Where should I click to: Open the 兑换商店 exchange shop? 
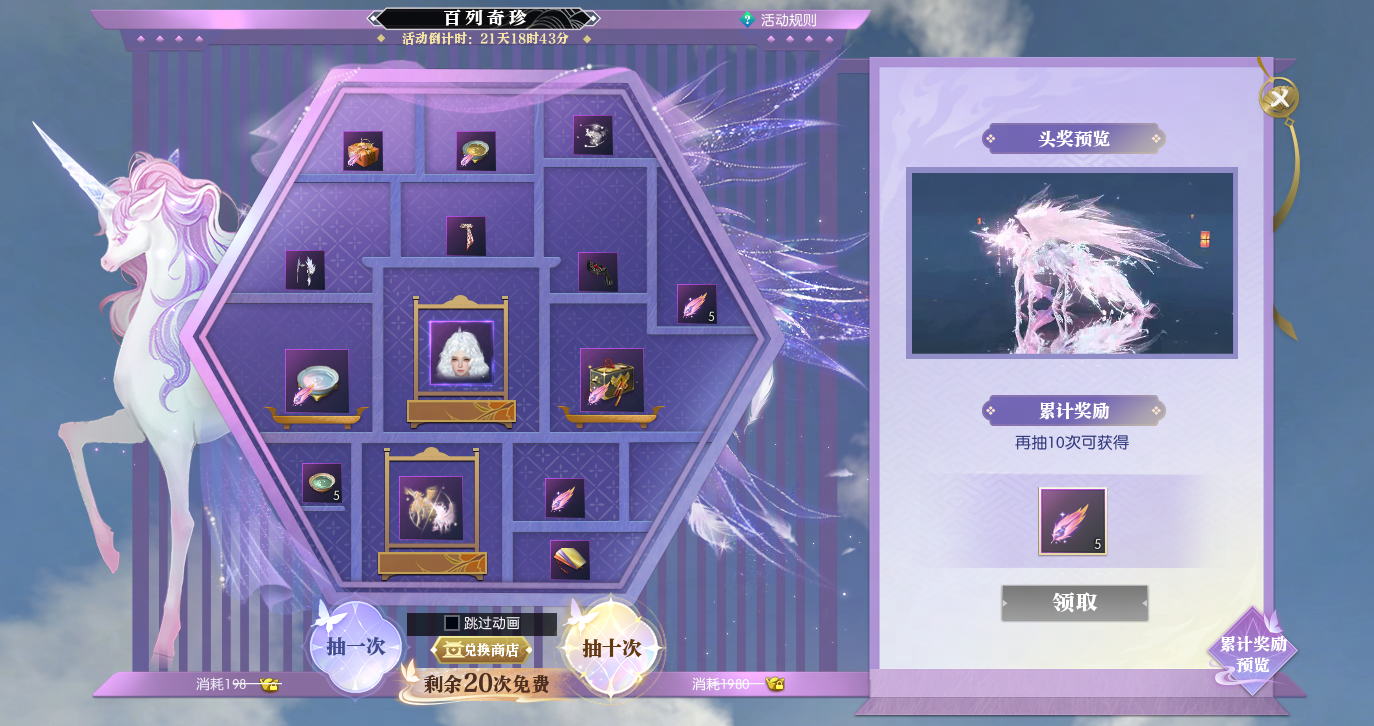(x=482, y=650)
